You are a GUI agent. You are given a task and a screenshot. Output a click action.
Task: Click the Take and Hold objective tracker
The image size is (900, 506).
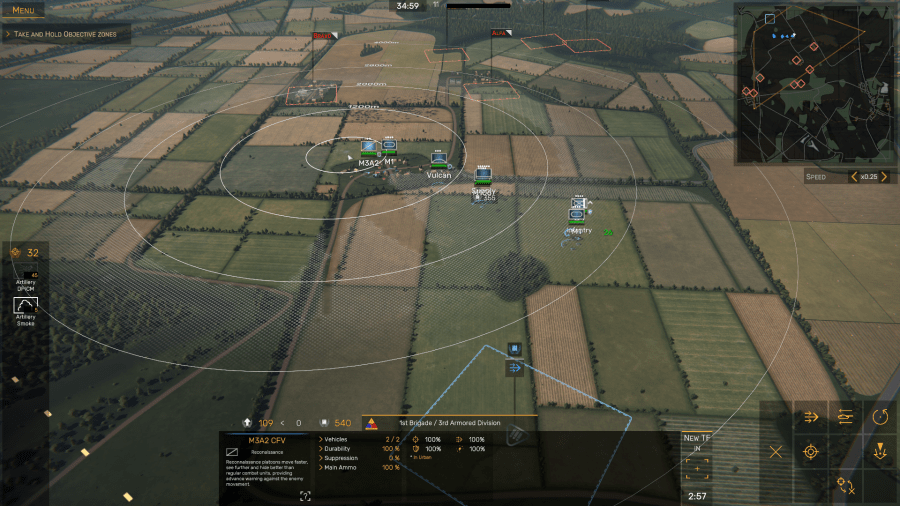(66, 34)
